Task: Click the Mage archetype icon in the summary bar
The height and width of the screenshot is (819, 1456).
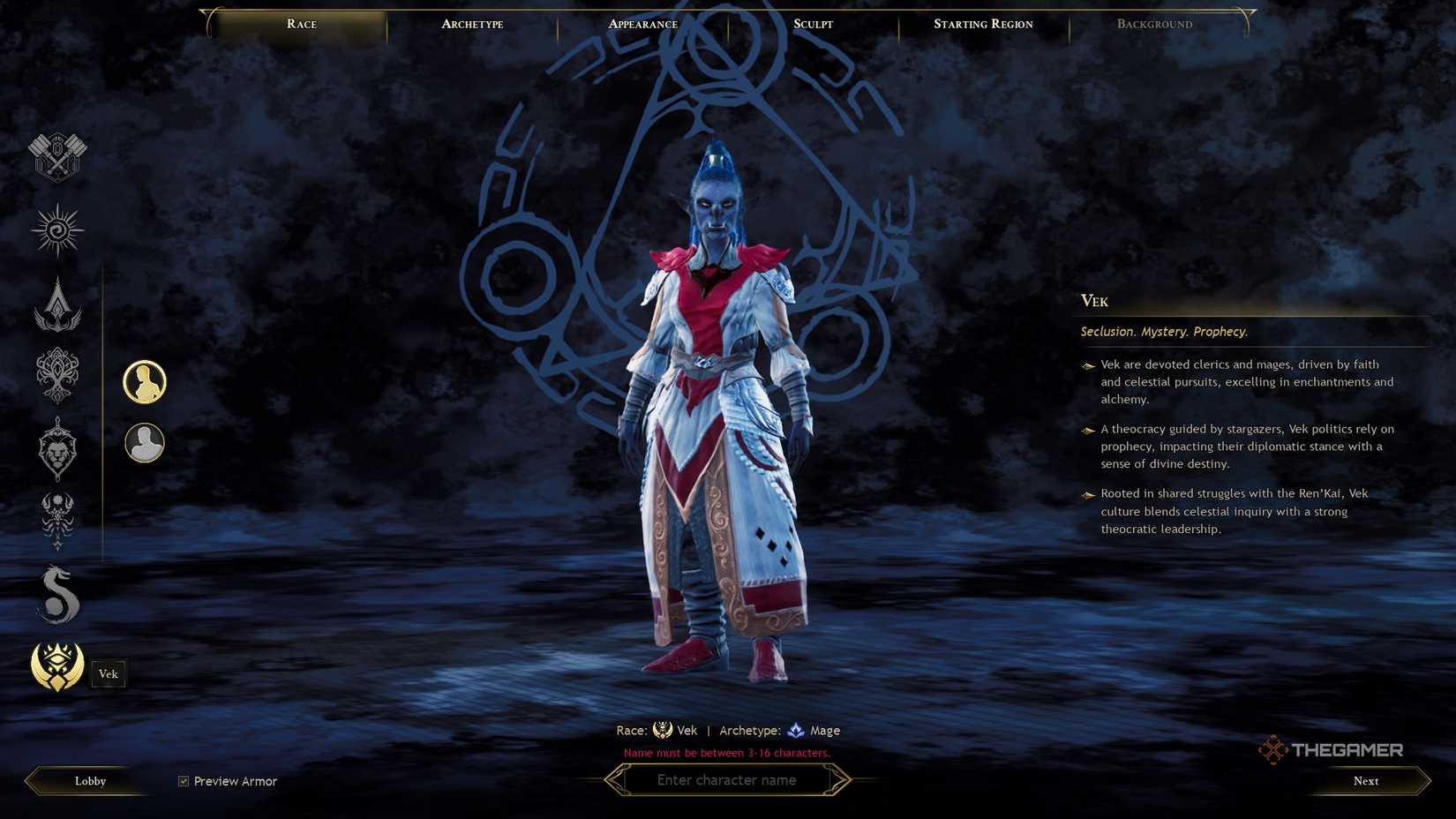Action: click(x=795, y=730)
